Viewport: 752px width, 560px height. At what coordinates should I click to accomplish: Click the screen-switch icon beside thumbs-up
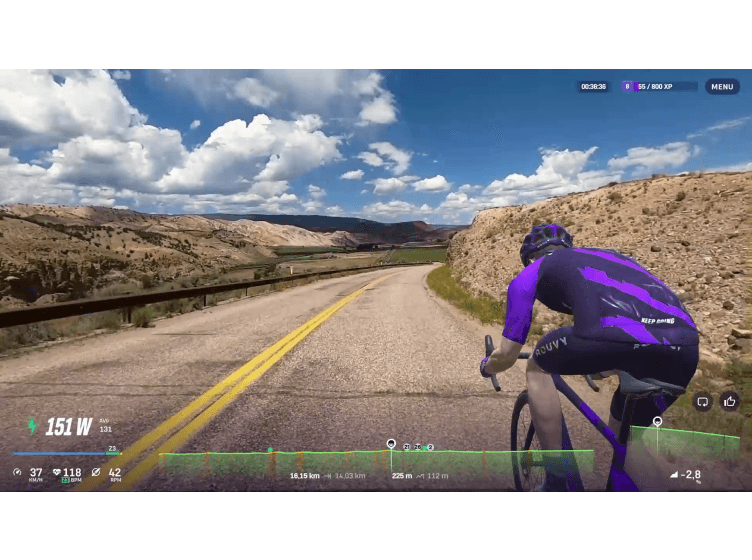(703, 402)
